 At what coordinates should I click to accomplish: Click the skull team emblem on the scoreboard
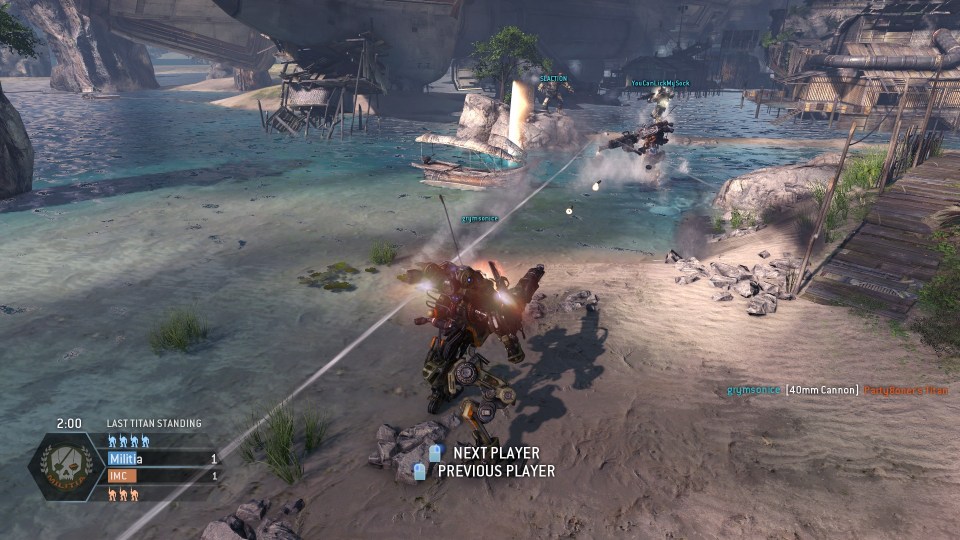[64, 467]
